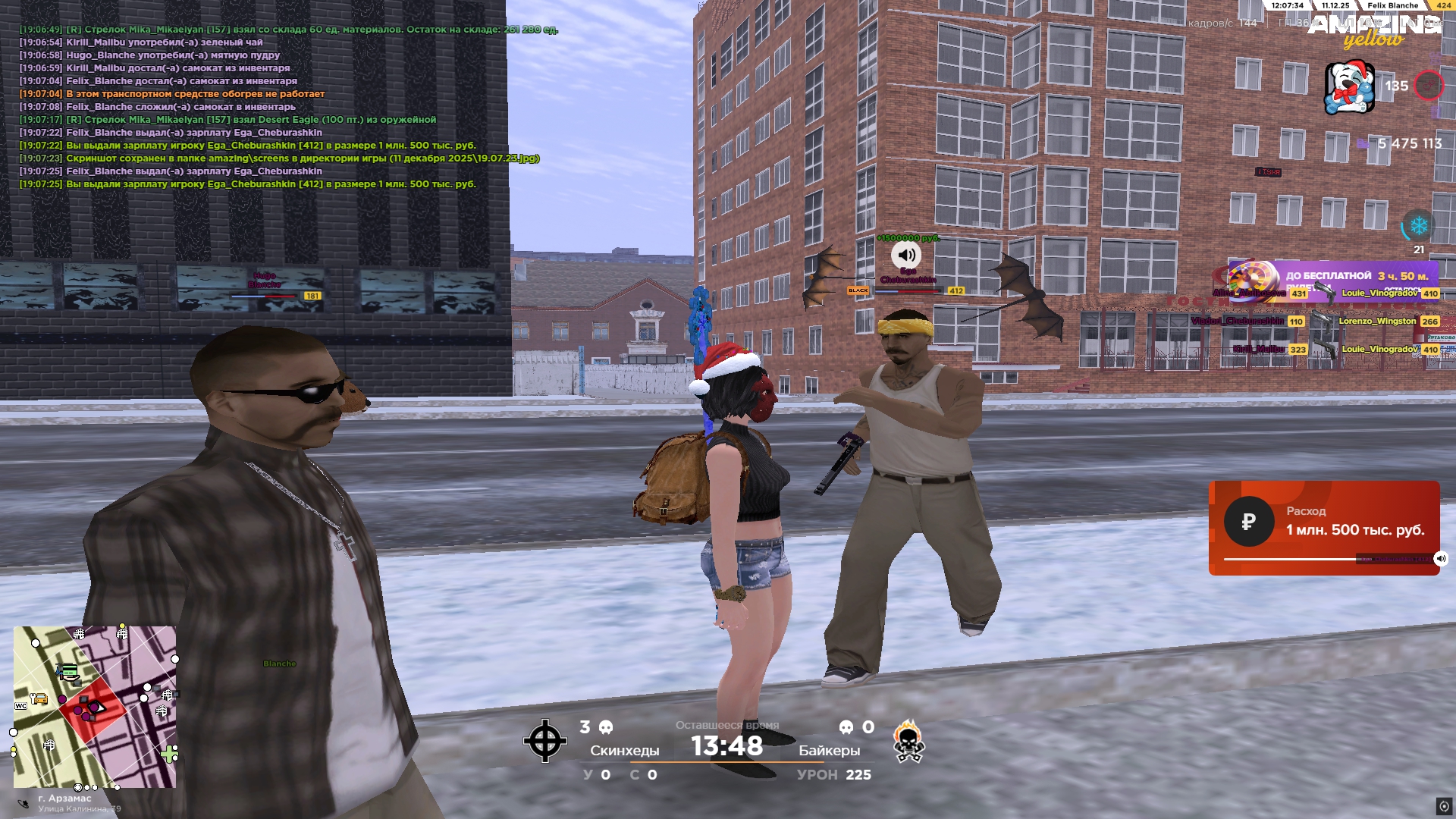Select the Скинхеды crosshair team emblem
Viewport: 1456px width, 819px height.
(x=544, y=741)
